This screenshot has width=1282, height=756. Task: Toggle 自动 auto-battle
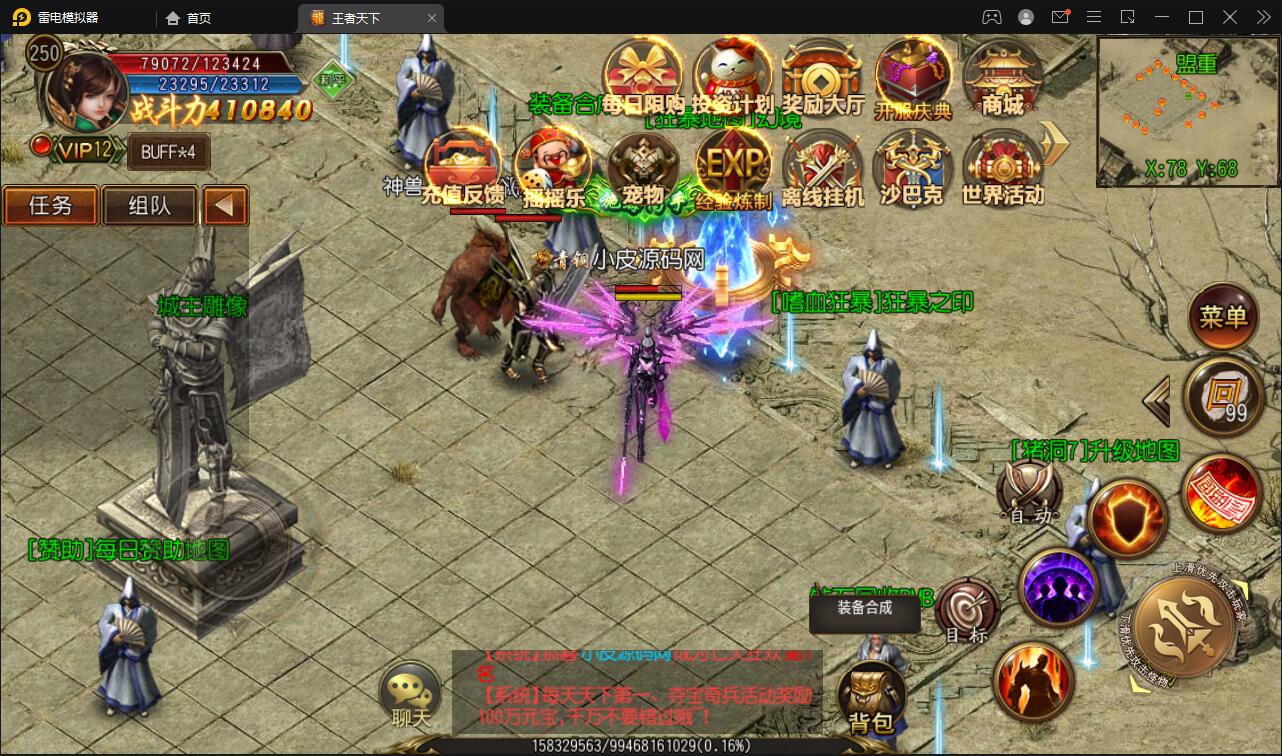click(1030, 492)
